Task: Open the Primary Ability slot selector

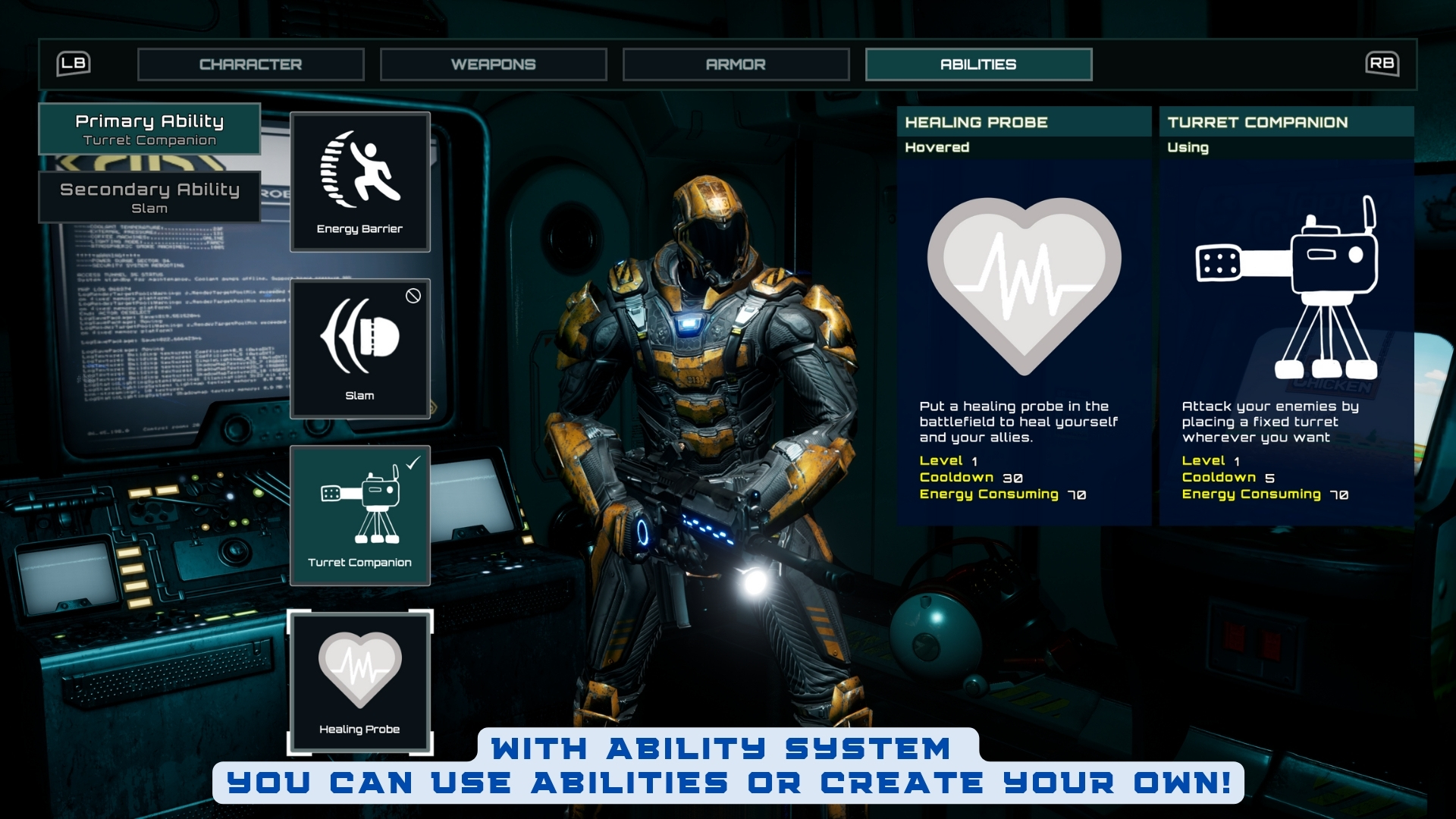Action: tap(149, 129)
